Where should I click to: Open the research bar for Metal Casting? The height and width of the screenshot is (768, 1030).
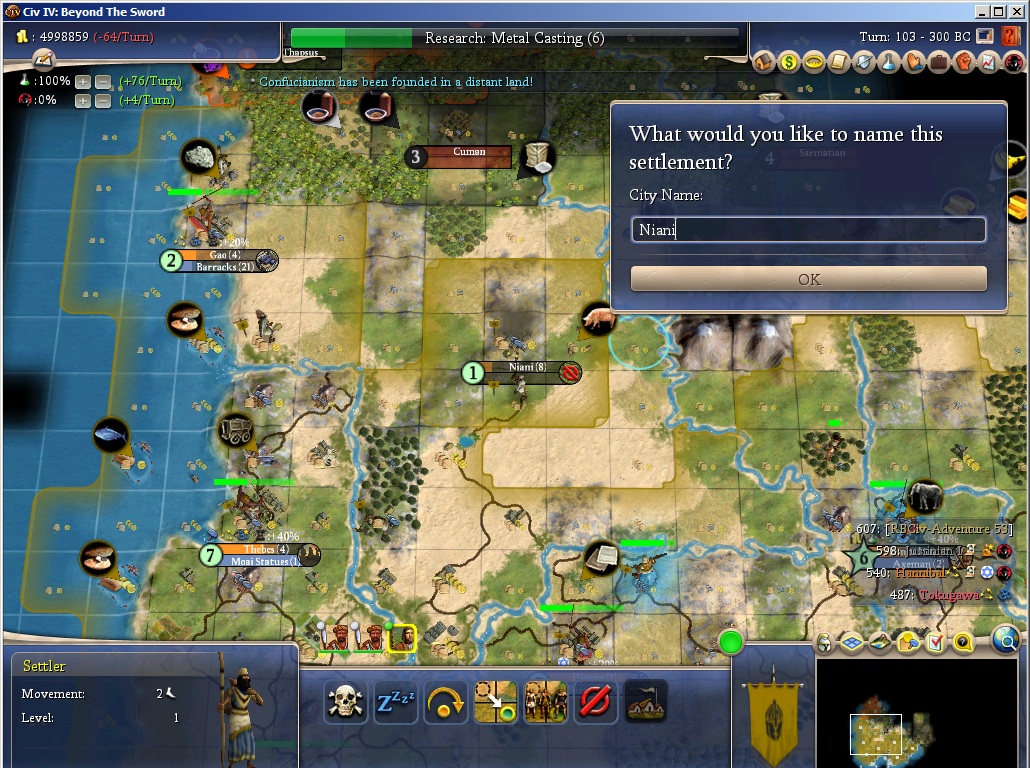[x=515, y=38]
